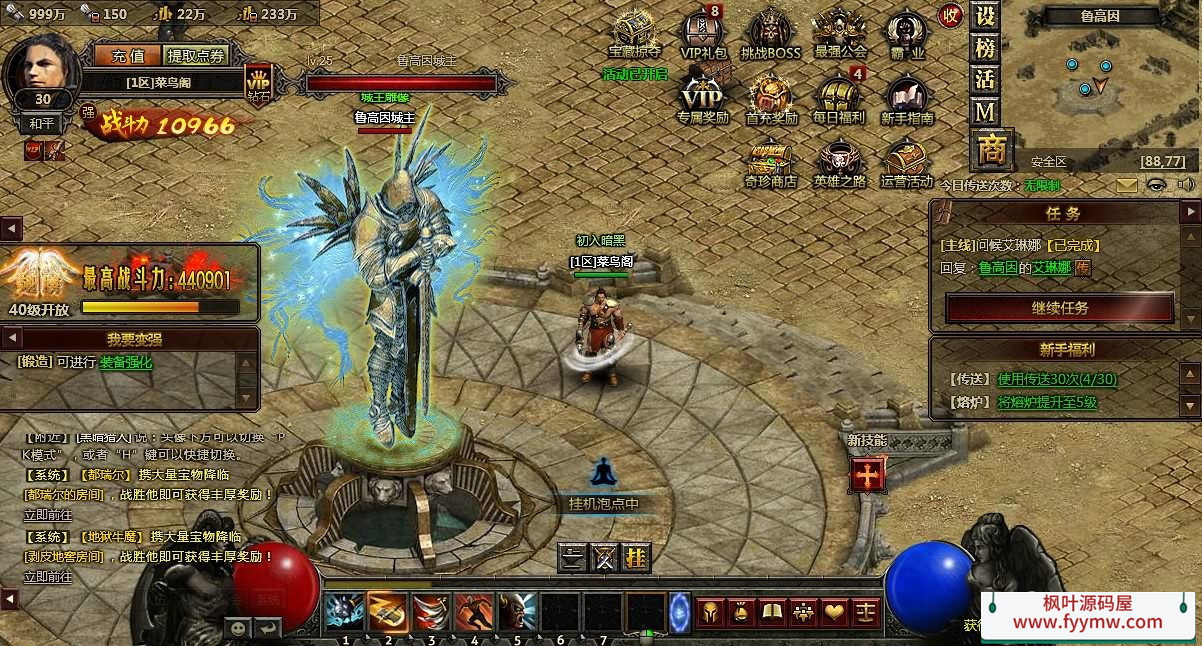
Task: Toggle the 挂 auto-battle button
Action: (635, 557)
